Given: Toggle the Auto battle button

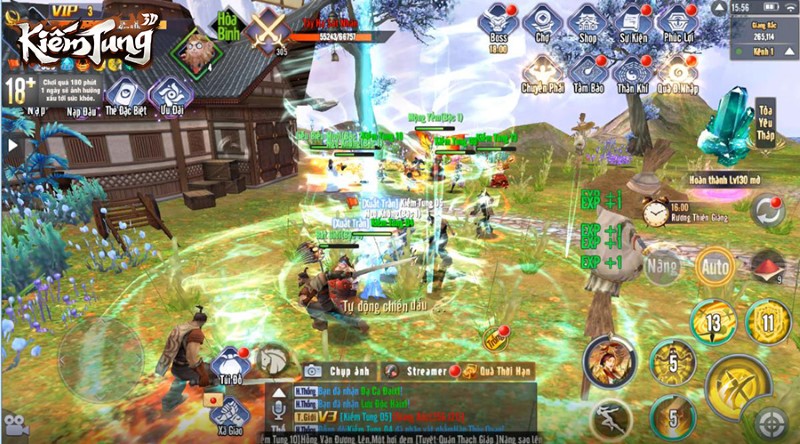Looking at the screenshot, I should (x=715, y=267).
